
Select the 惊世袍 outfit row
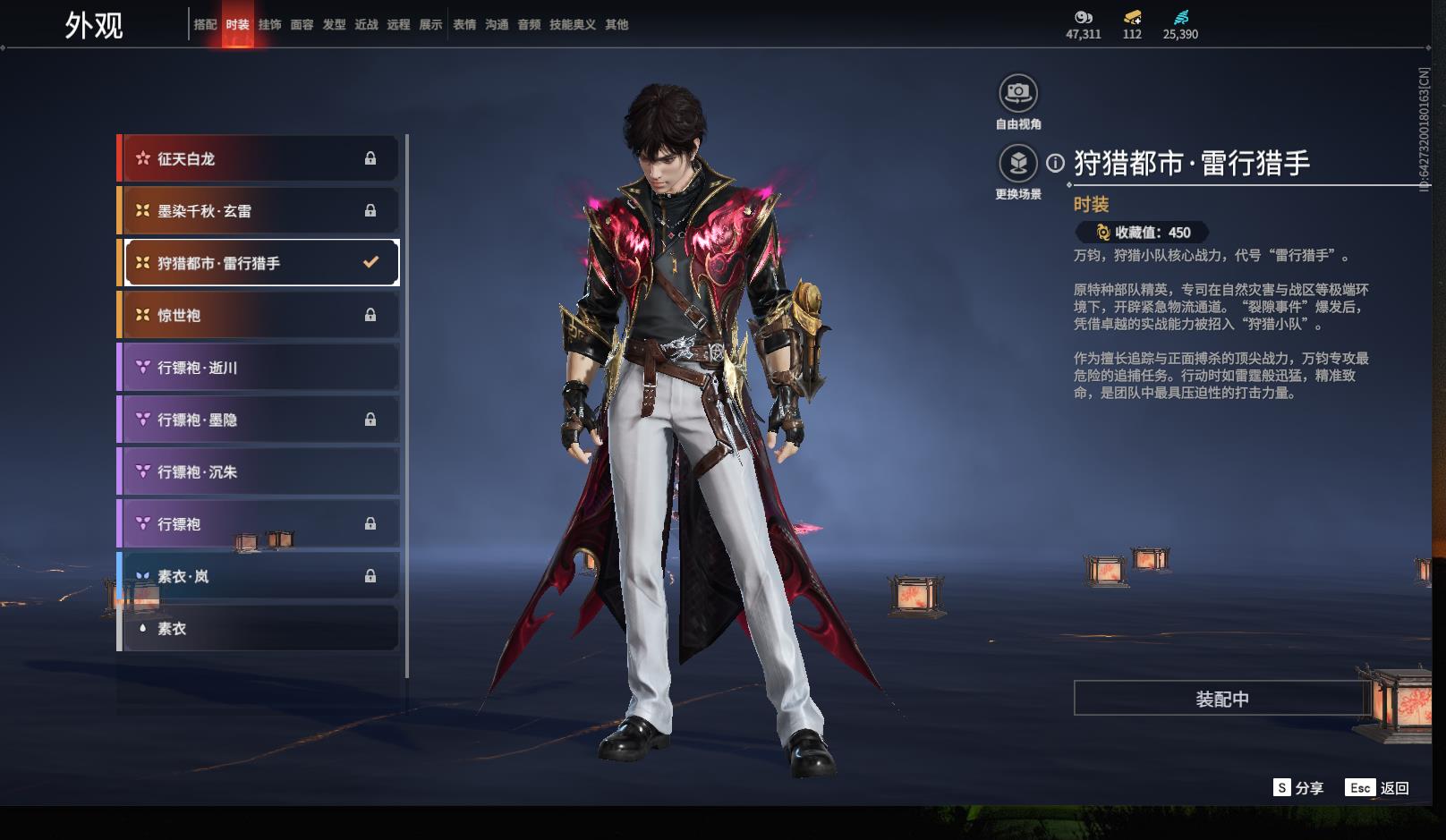click(259, 315)
